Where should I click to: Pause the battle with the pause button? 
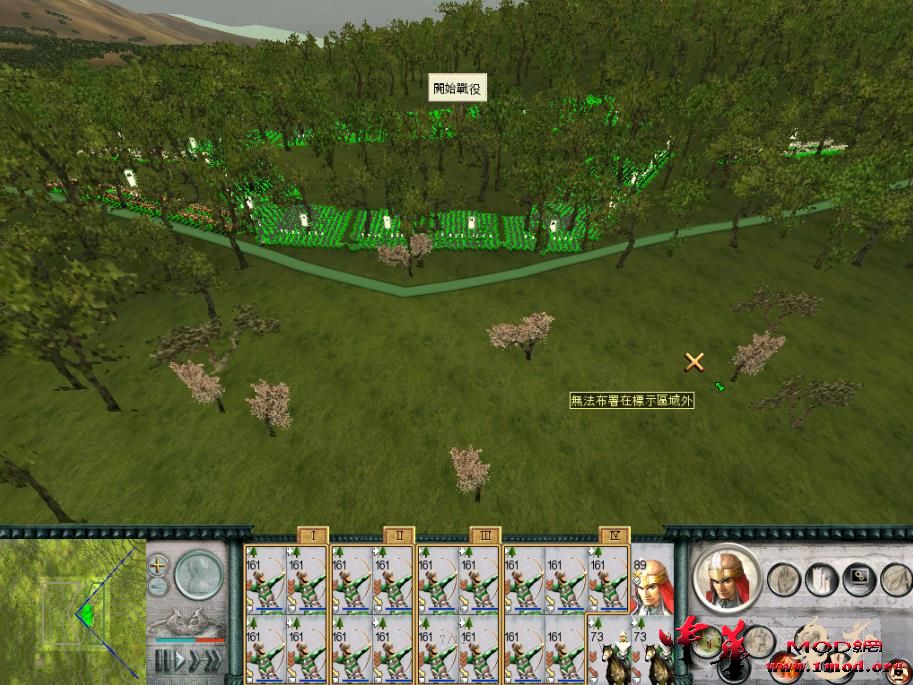(x=160, y=659)
